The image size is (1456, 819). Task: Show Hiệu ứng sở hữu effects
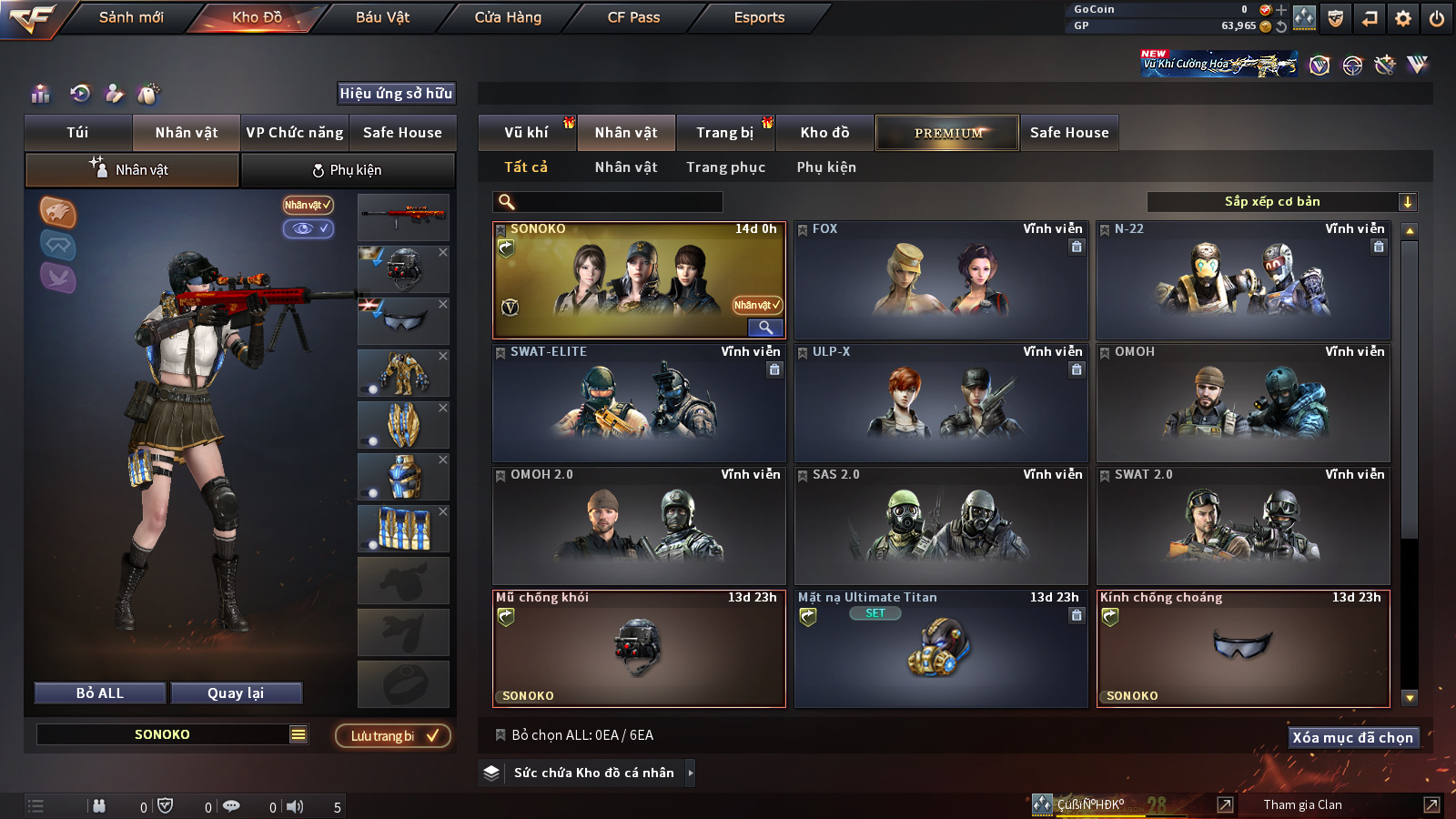coord(396,93)
